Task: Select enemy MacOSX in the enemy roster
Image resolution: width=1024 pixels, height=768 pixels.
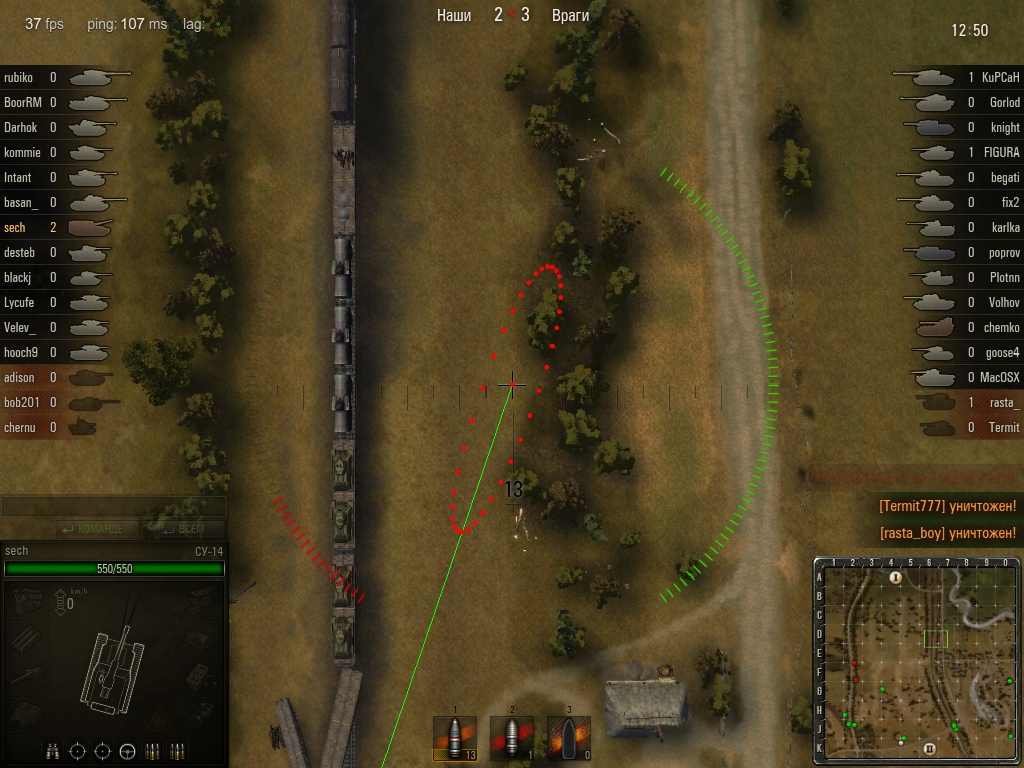Action: [x=960, y=377]
